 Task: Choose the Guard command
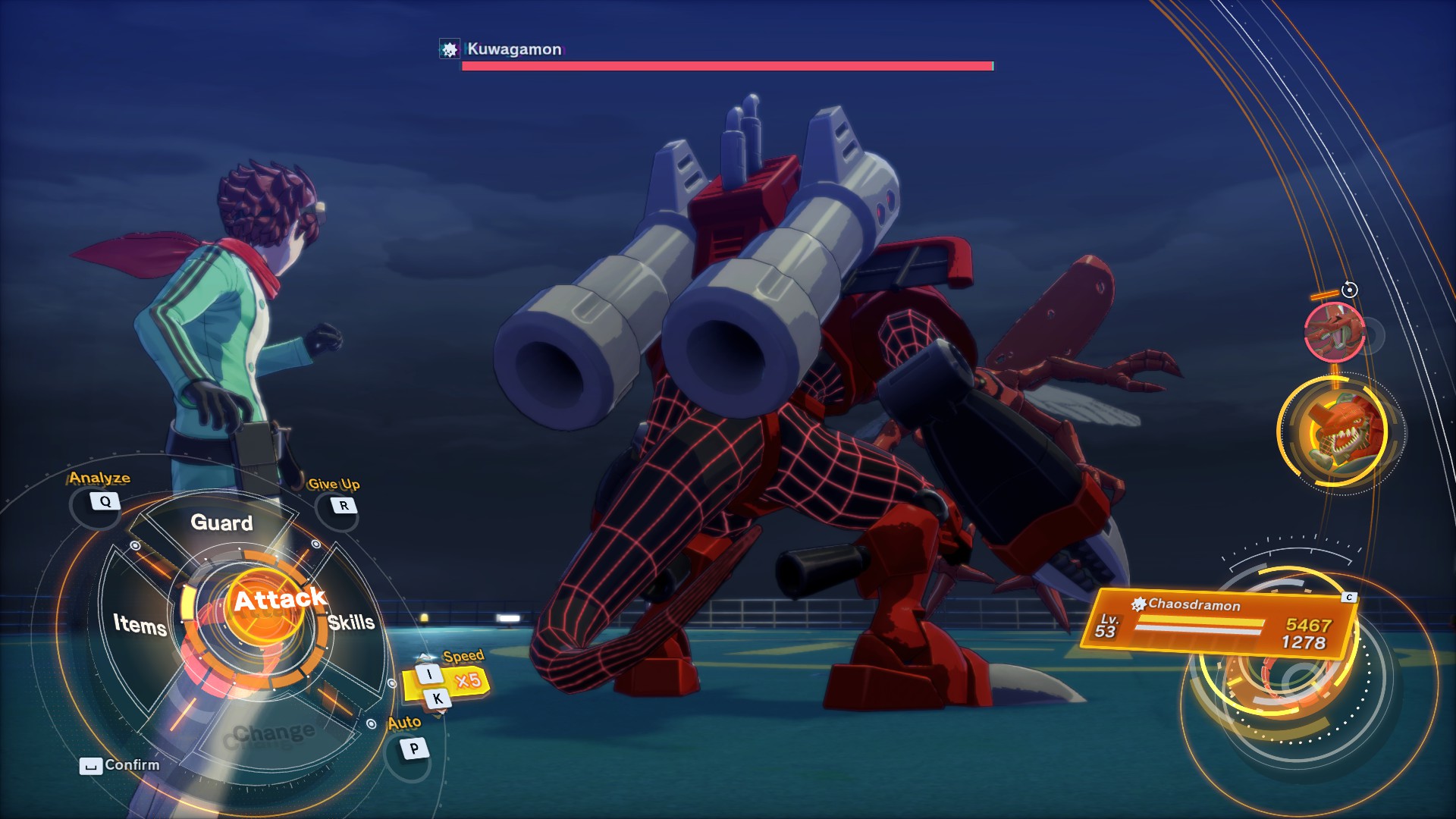[x=221, y=522]
